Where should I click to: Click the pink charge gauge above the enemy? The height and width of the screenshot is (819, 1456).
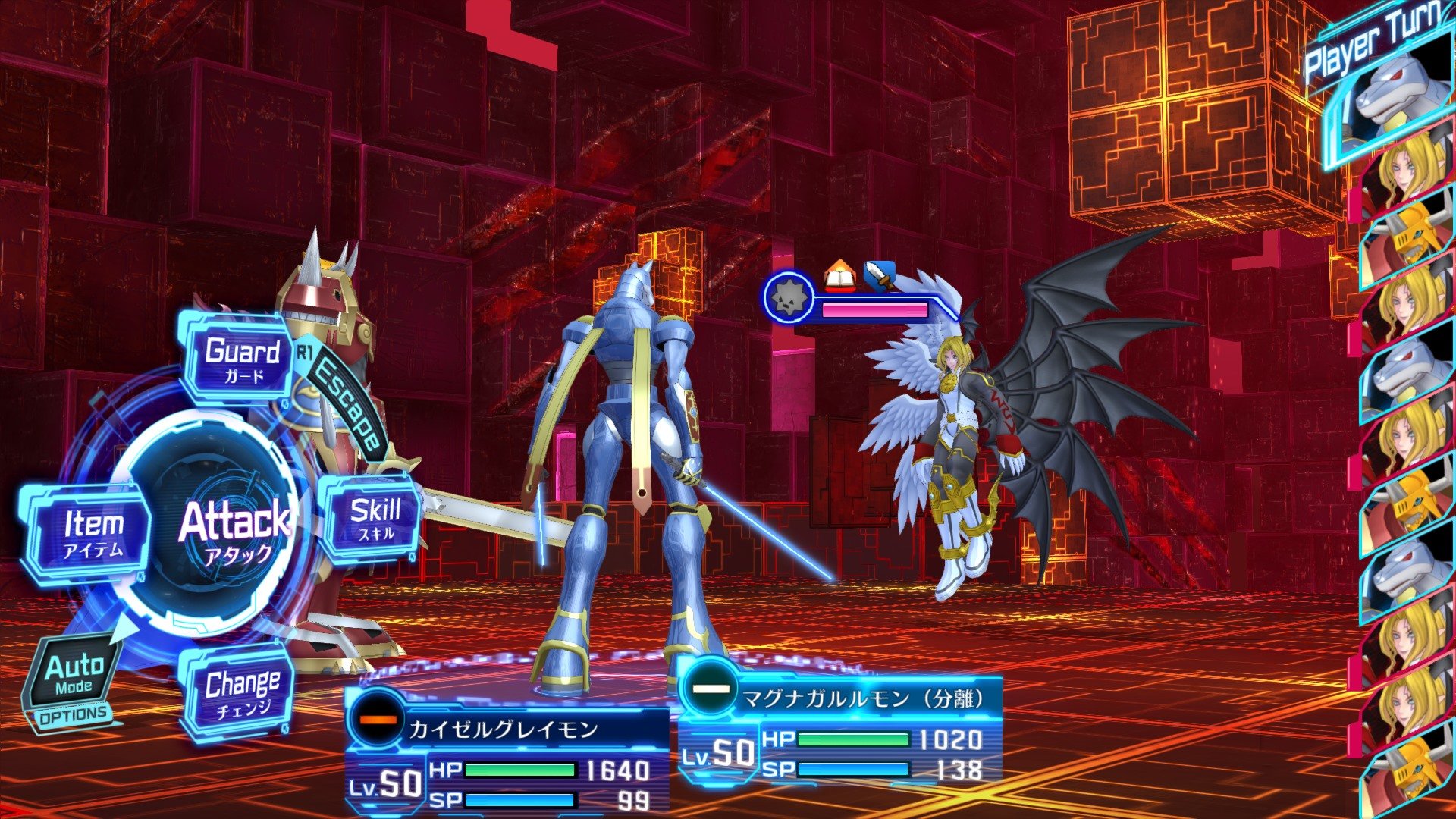872,309
